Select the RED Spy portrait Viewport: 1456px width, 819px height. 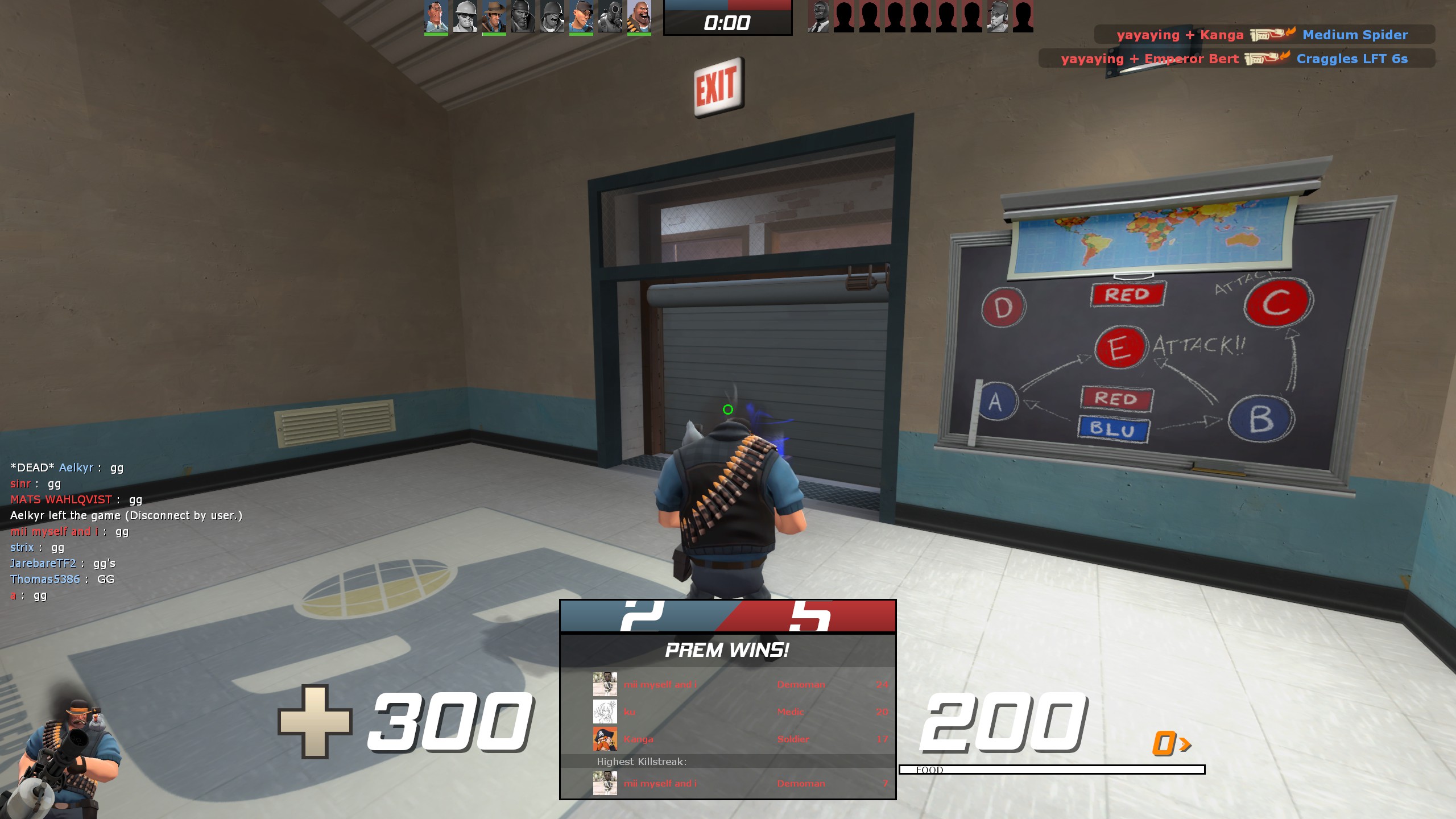pyautogui.click(x=818, y=16)
